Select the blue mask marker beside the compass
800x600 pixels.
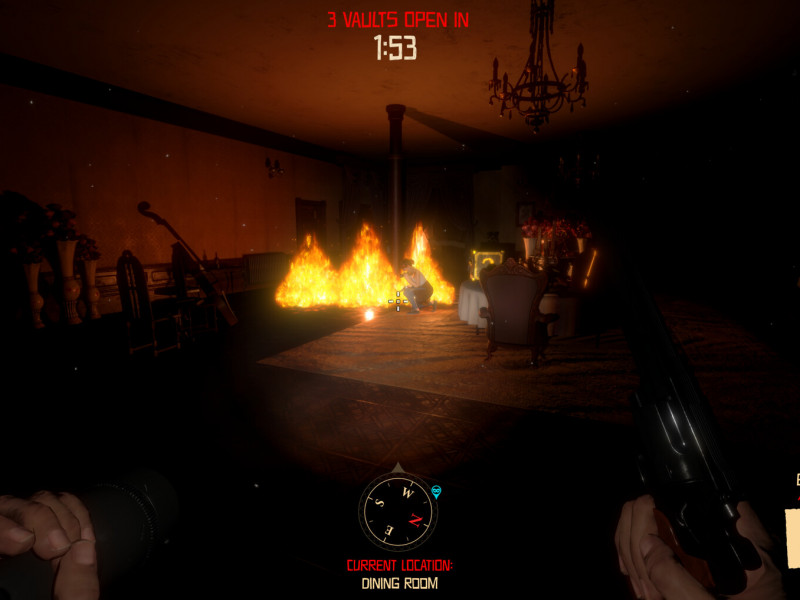(436, 490)
